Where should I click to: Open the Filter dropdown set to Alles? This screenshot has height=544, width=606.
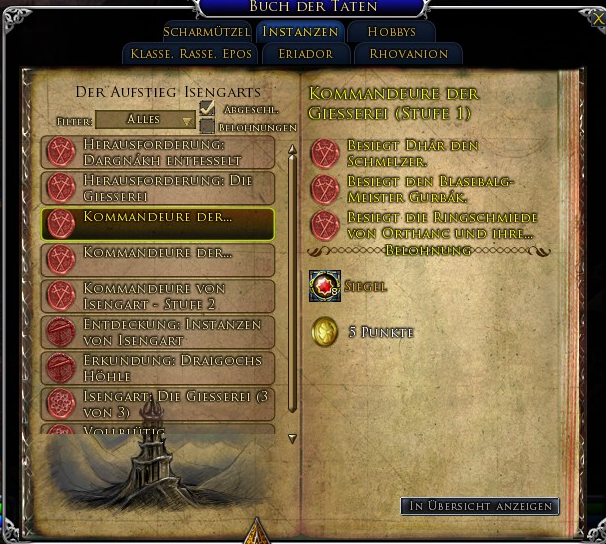(x=145, y=120)
